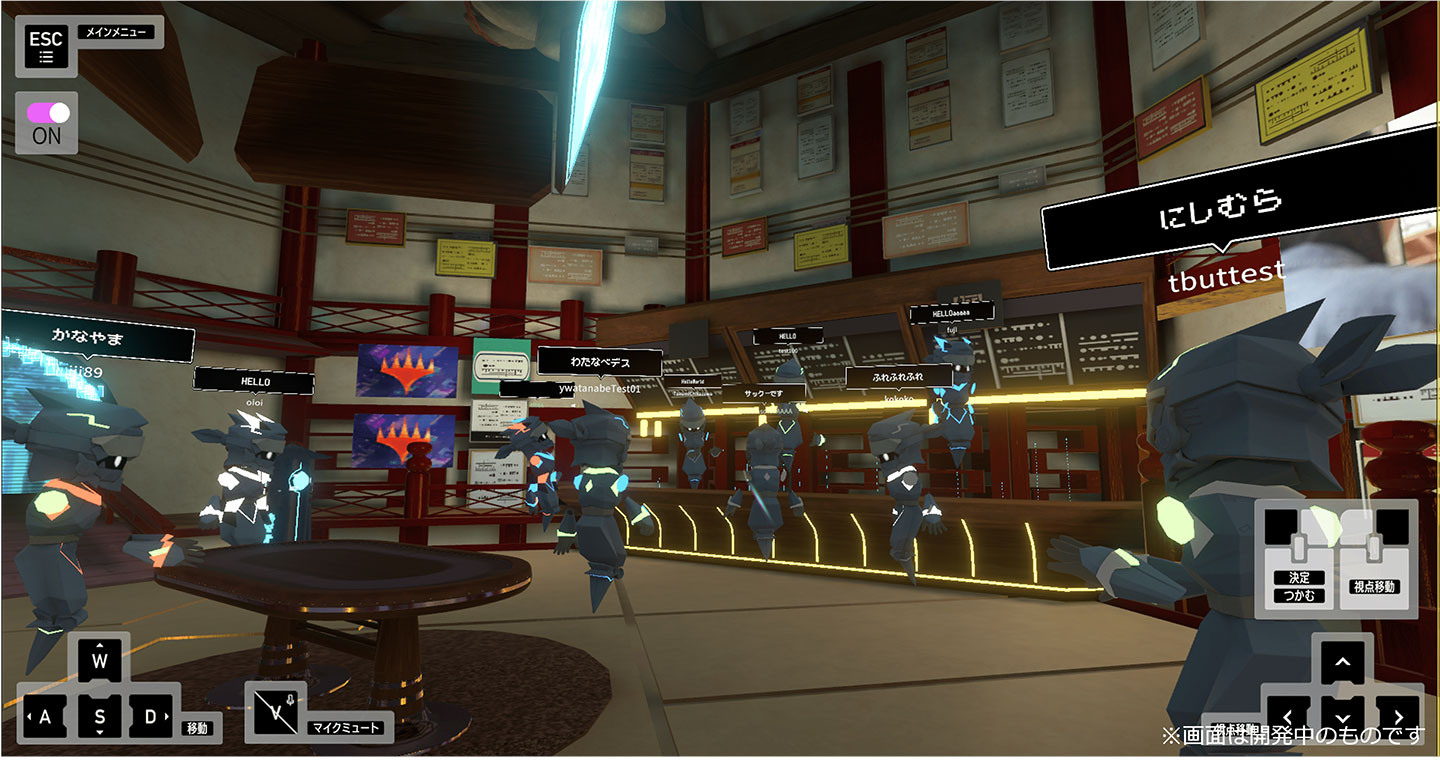Click the マイクミュート microphone mute icon

[273, 711]
